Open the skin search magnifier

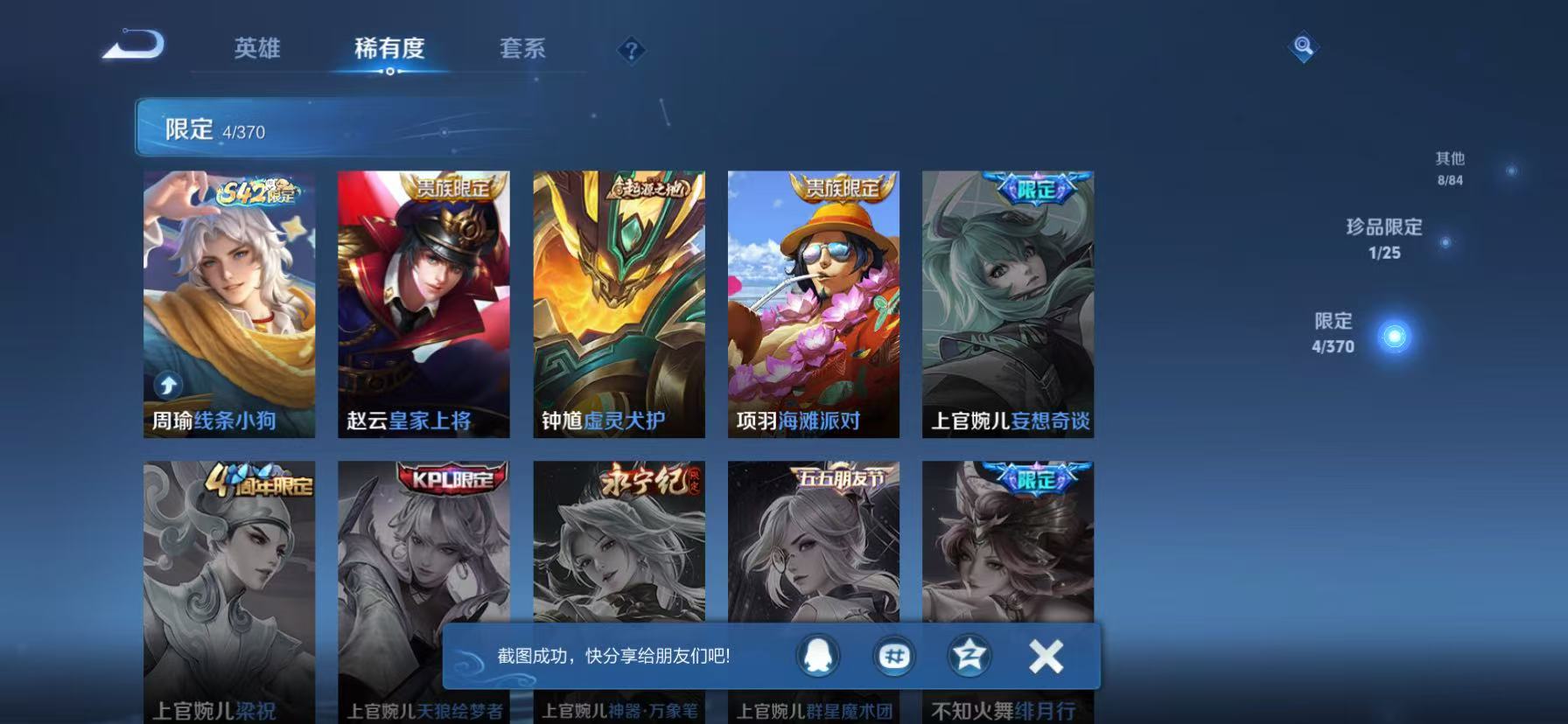1302,46
